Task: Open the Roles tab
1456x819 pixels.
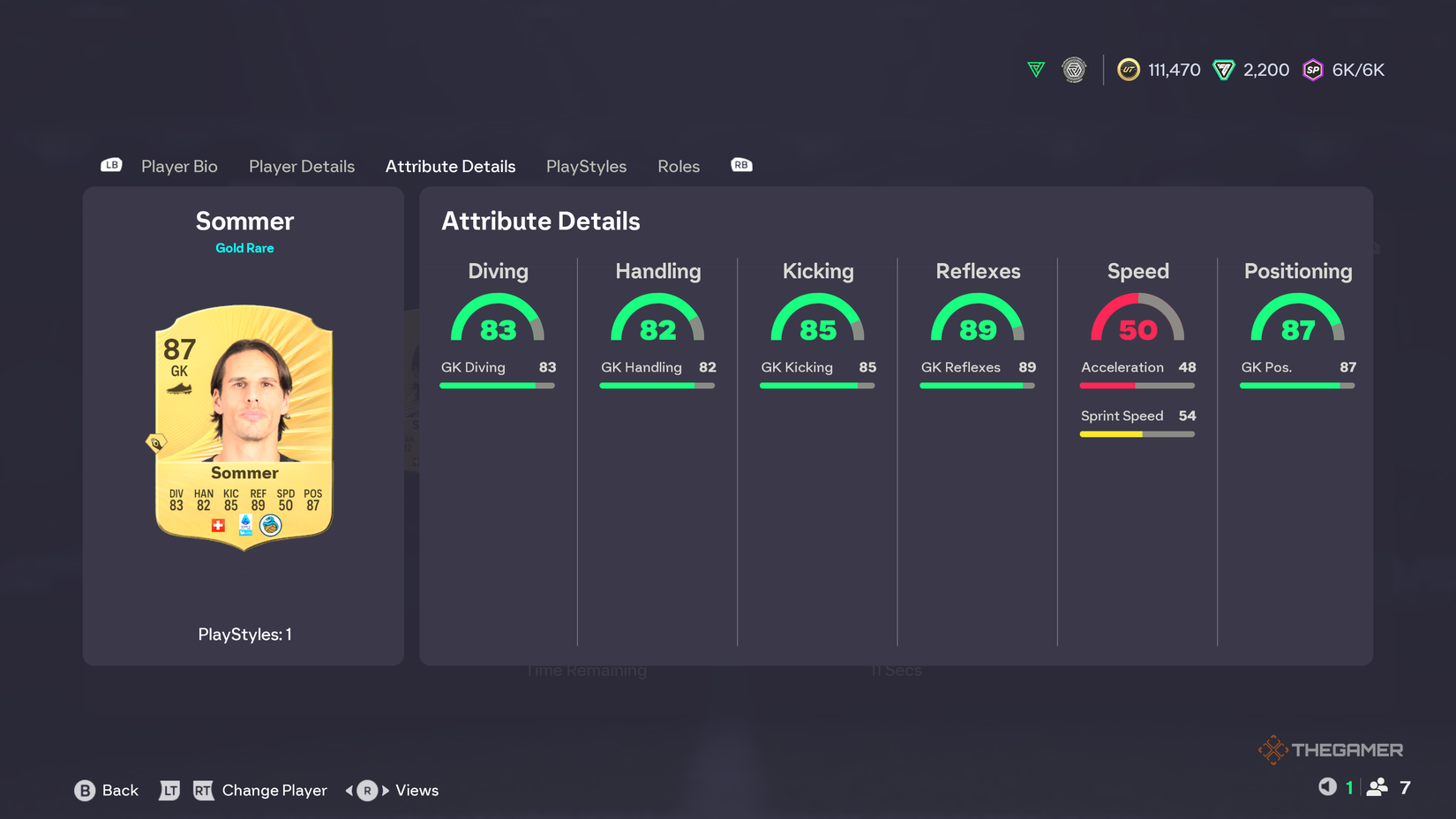Action: (679, 166)
